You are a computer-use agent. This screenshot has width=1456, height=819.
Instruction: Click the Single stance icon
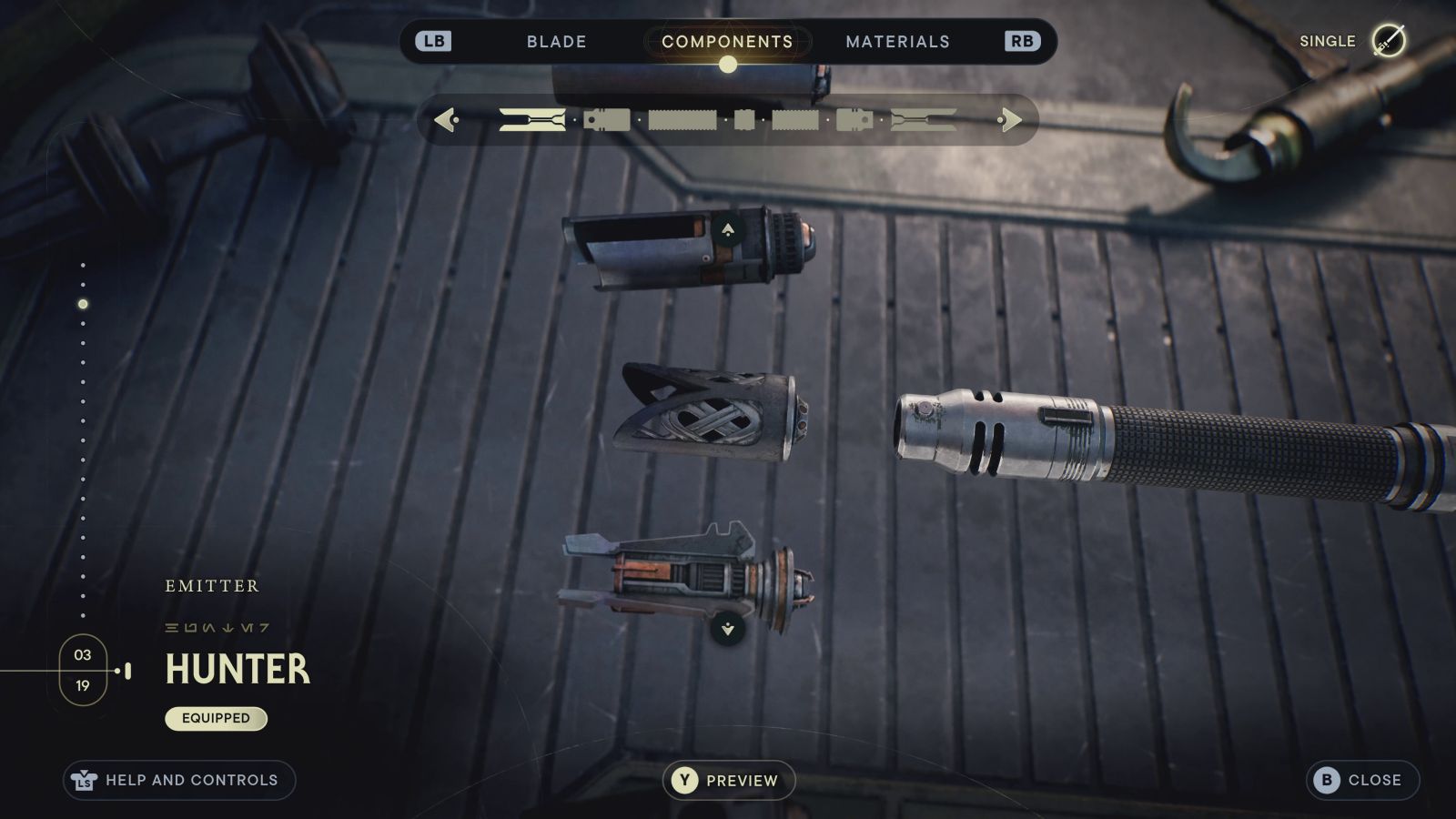click(x=1388, y=41)
